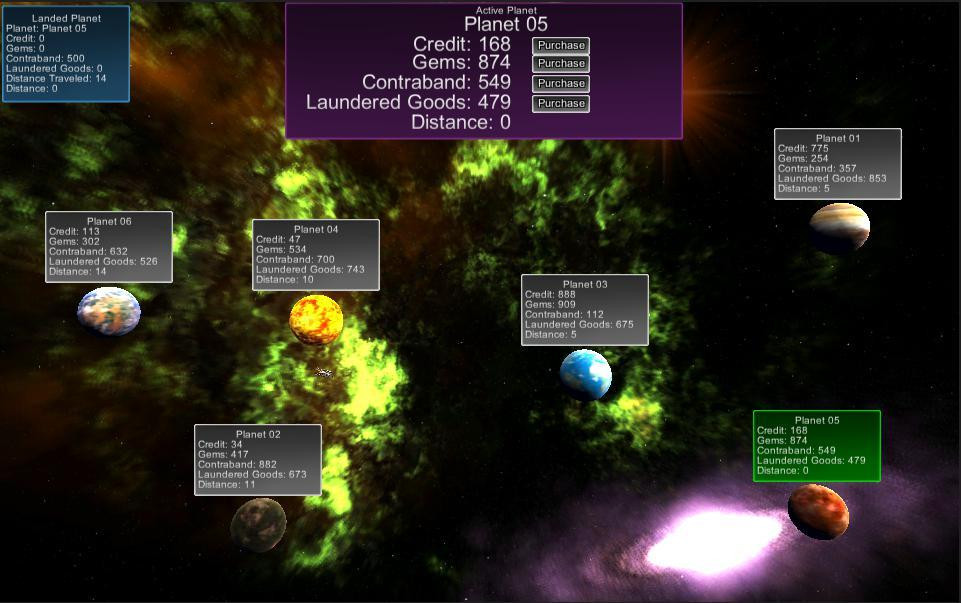Select the Planet 02 info card

pos(258,460)
